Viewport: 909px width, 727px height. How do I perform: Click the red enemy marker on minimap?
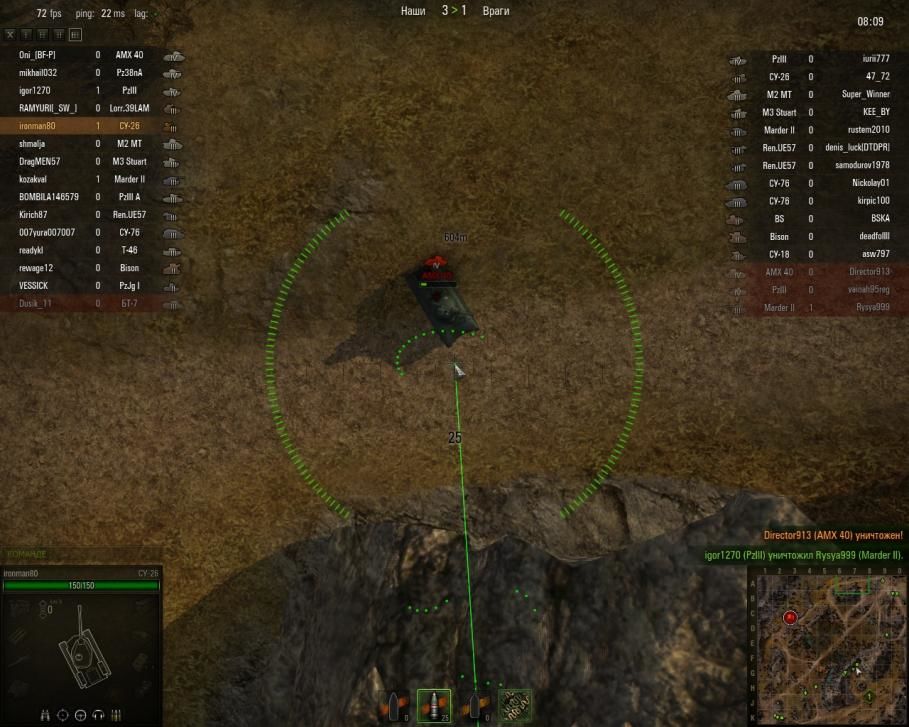click(x=790, y=618)
